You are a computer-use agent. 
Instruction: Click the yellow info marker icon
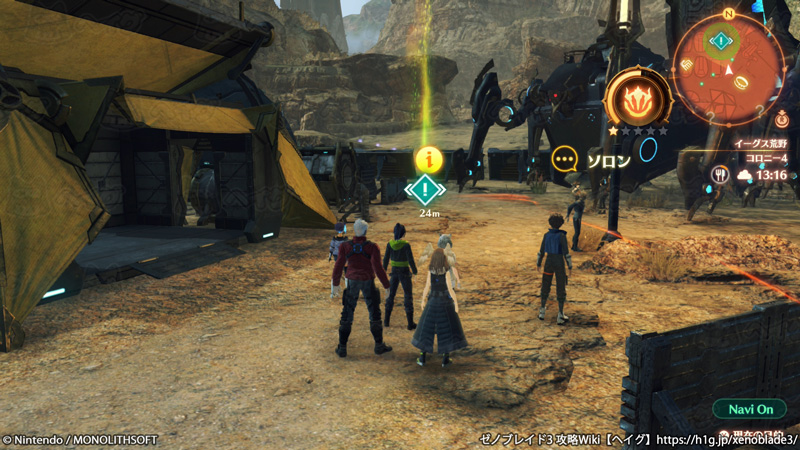pyautogui.click(x=428, y=158)
